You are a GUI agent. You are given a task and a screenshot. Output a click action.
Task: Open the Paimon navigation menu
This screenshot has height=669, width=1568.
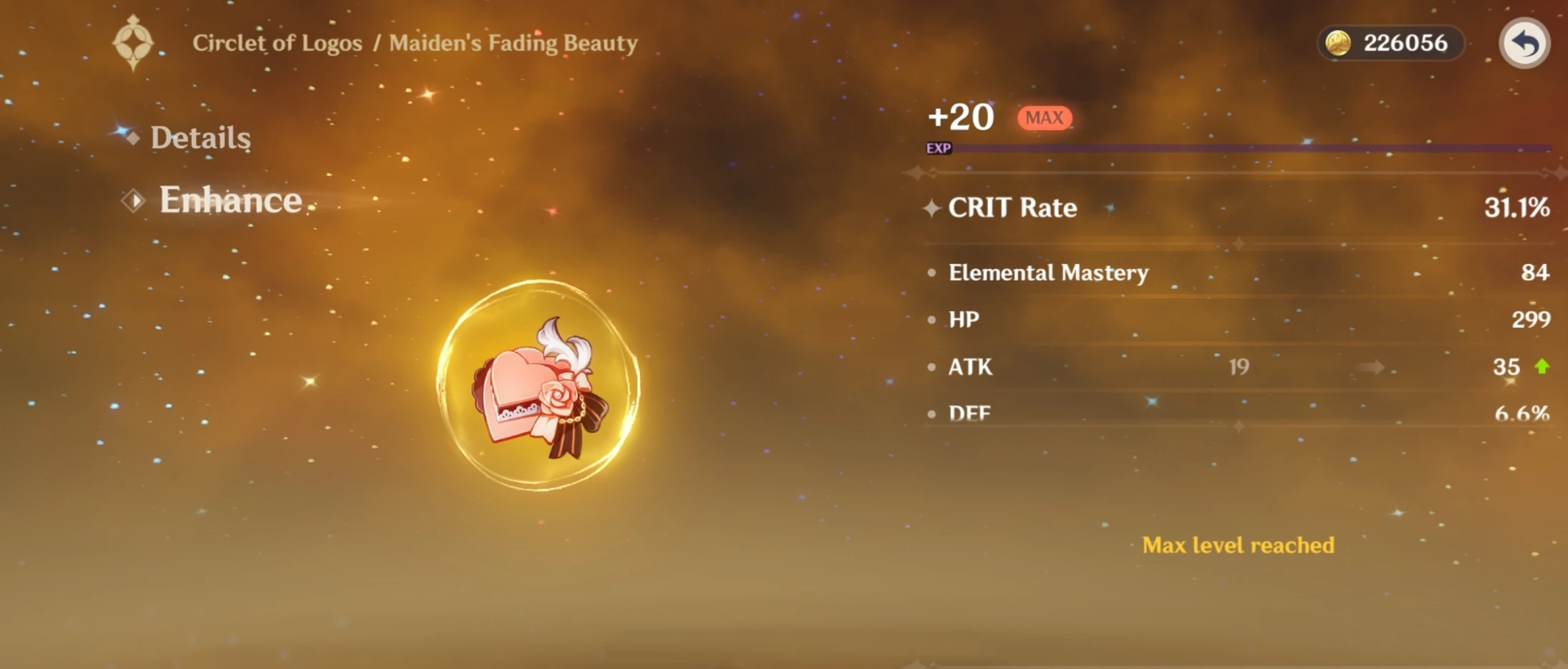click(133, 43)
